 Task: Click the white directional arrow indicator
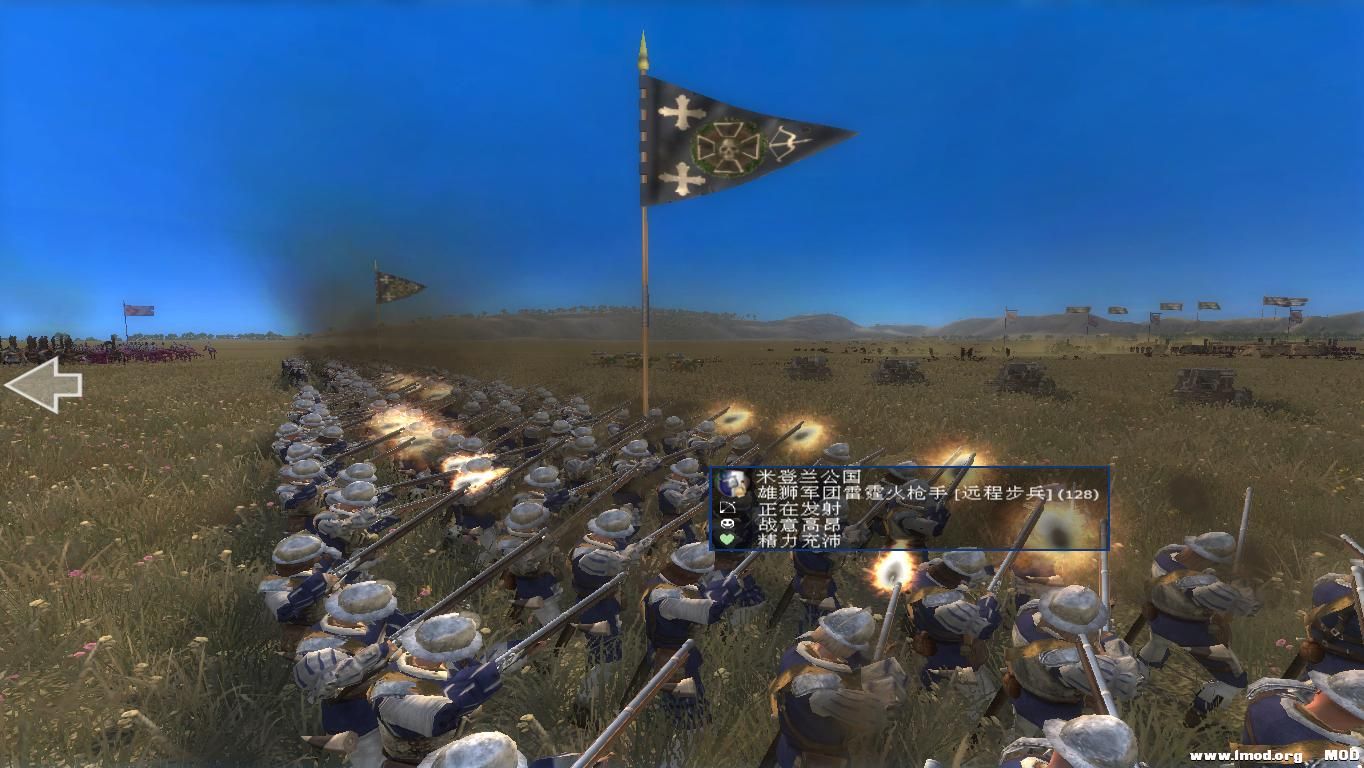45,384
